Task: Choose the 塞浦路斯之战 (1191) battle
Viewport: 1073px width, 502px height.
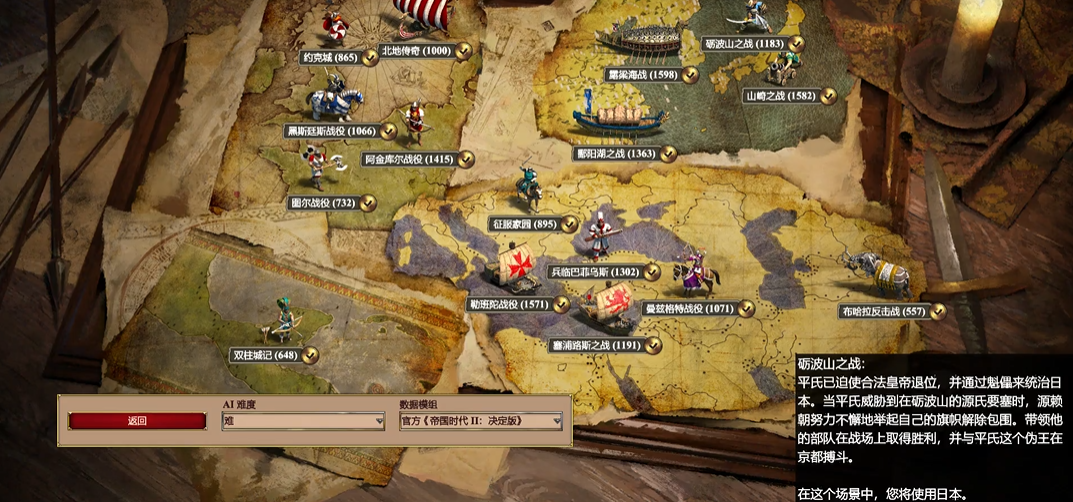Action: tap(594, 346)
